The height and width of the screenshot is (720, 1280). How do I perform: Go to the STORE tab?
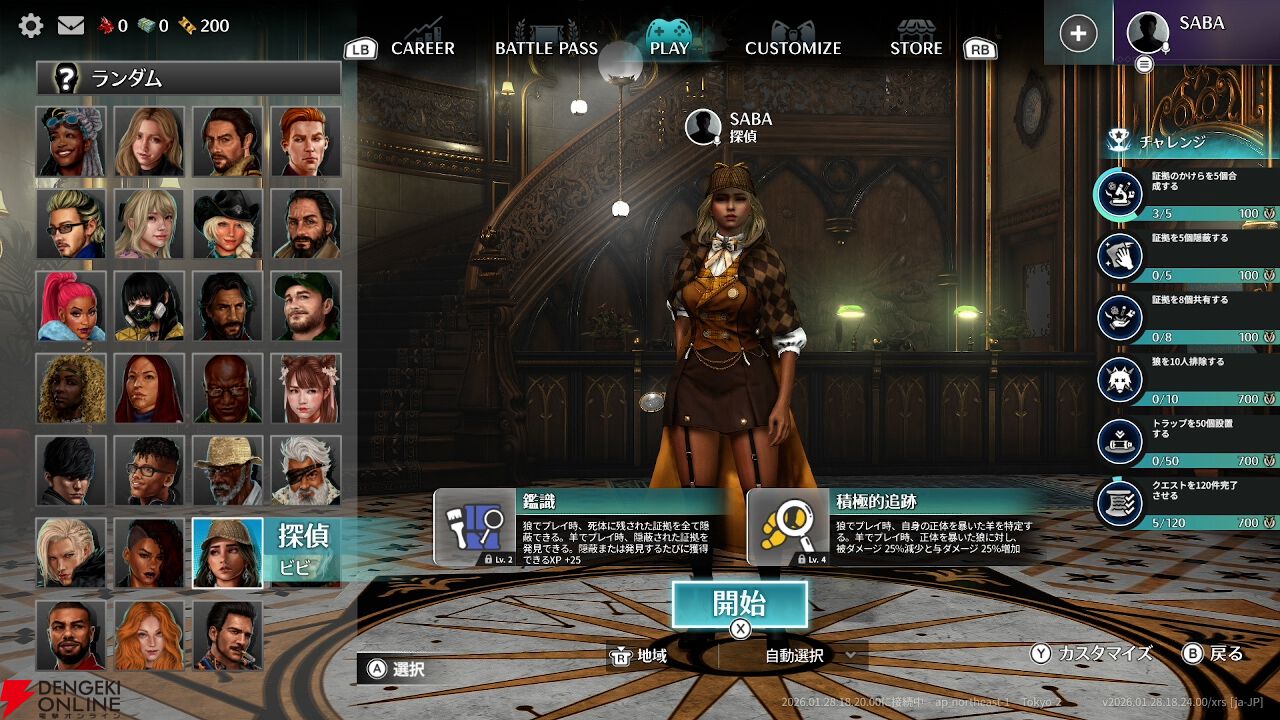pyautogui.click(x=916, y=47)
